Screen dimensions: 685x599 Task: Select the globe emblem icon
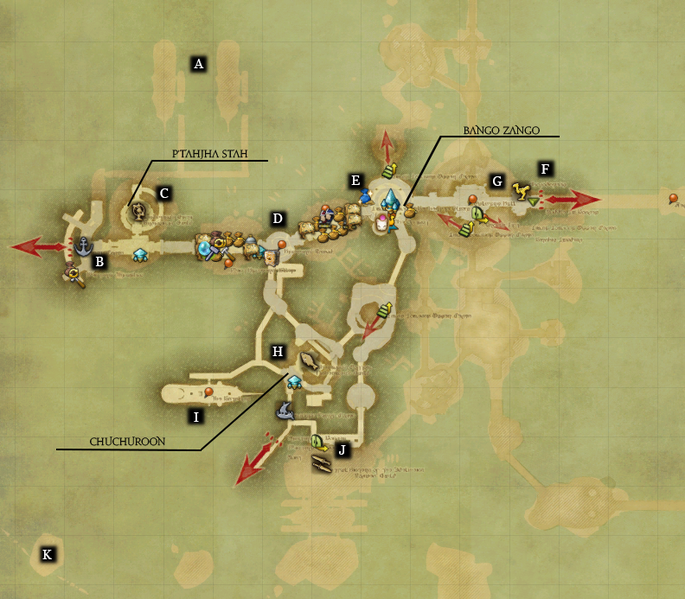[x=139, y=211]
